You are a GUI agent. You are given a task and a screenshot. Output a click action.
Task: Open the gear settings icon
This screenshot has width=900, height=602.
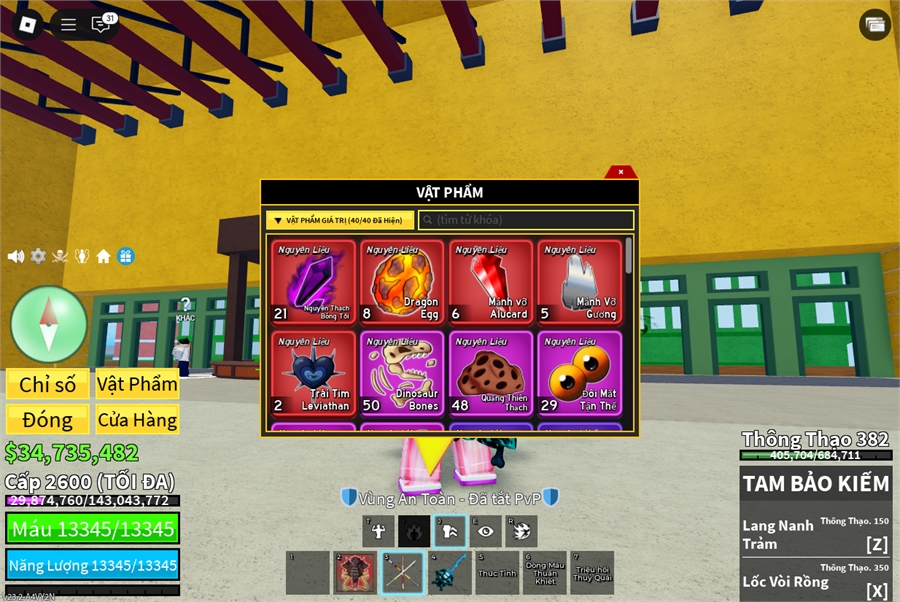tap(38, 256)
